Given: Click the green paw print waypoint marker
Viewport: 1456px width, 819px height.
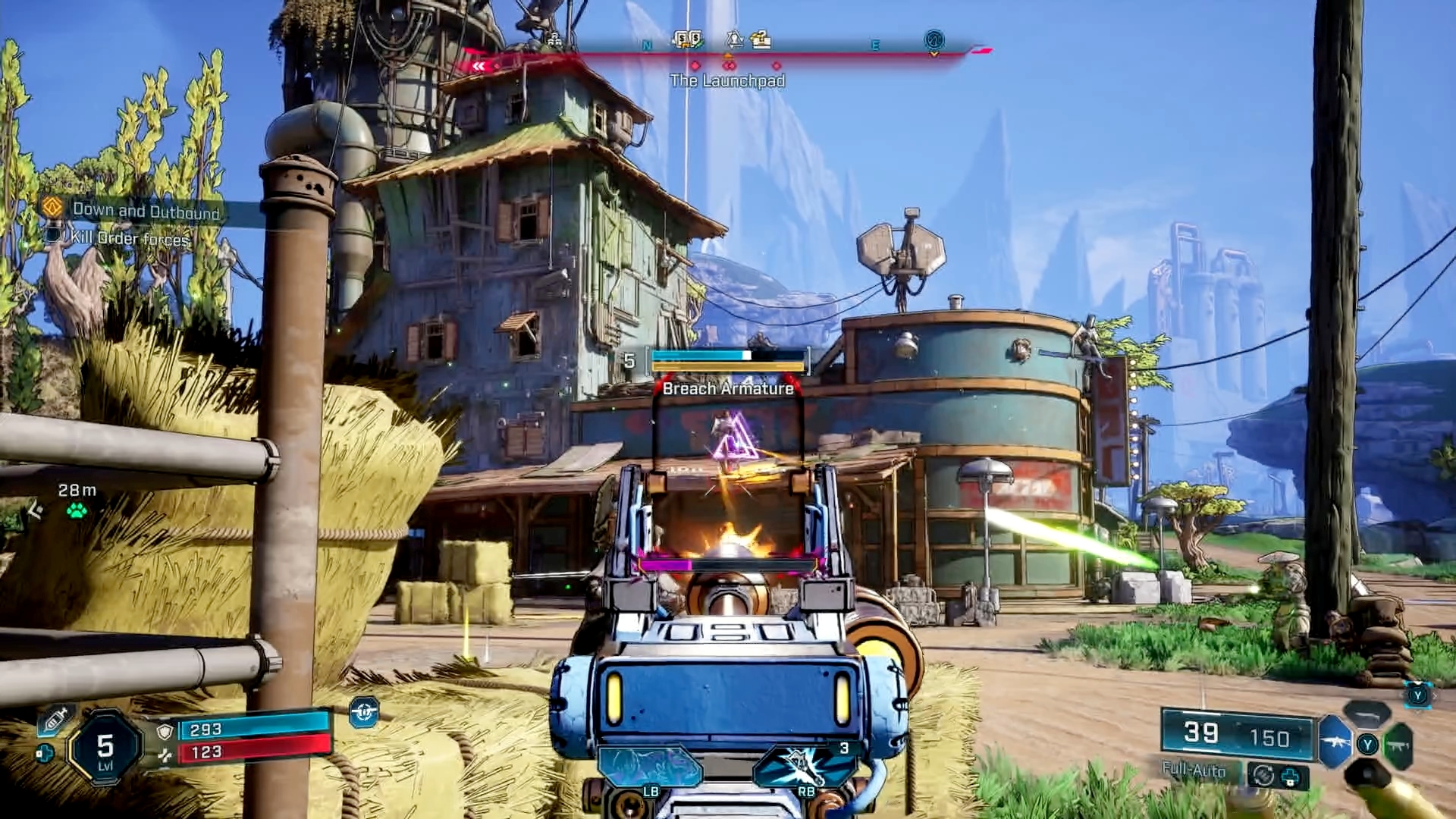Looking at the screenshot, I should click(x=77, y=511).
